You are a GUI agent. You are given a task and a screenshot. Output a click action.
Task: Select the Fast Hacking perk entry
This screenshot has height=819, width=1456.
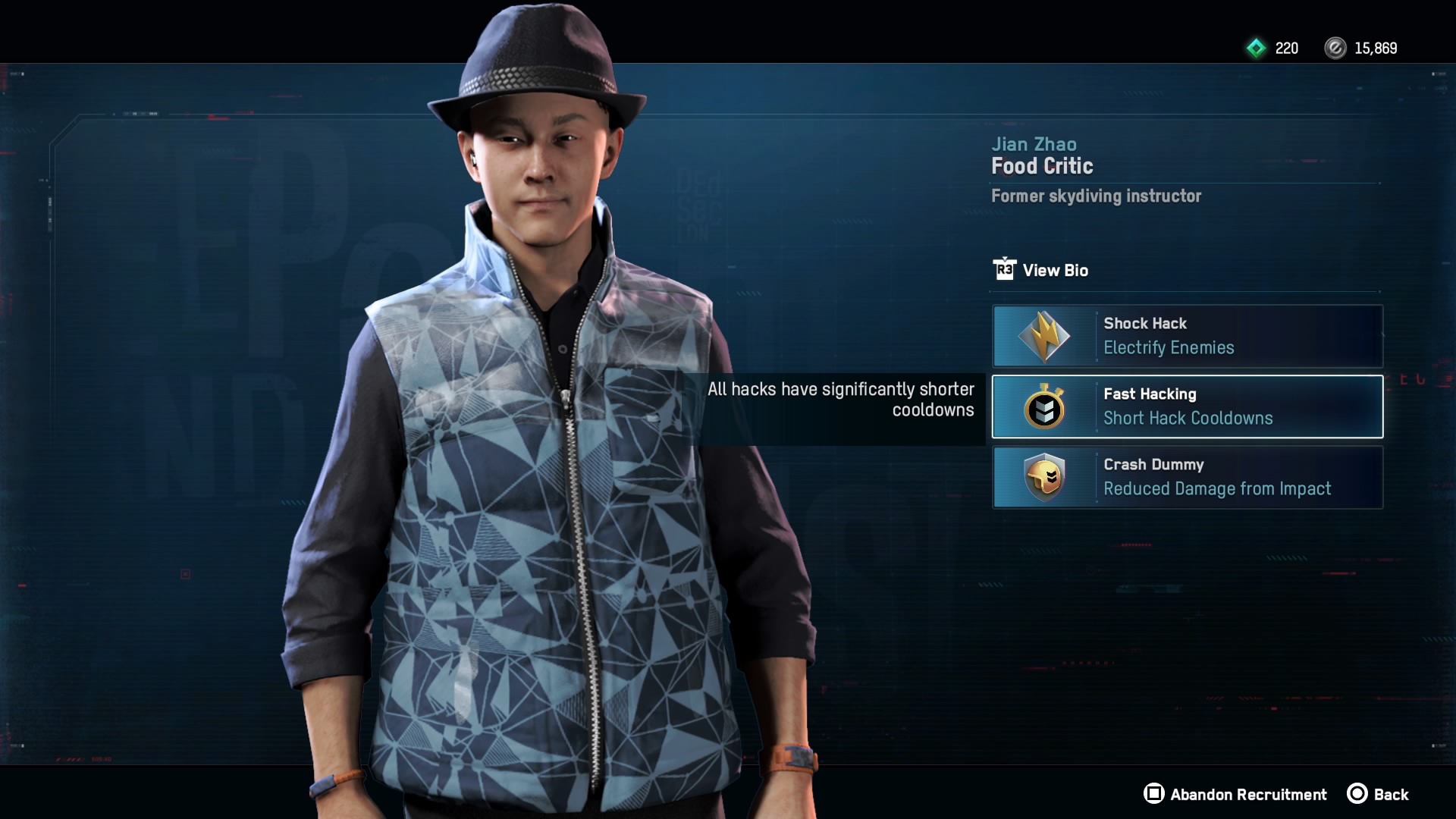click(1187, 406)
